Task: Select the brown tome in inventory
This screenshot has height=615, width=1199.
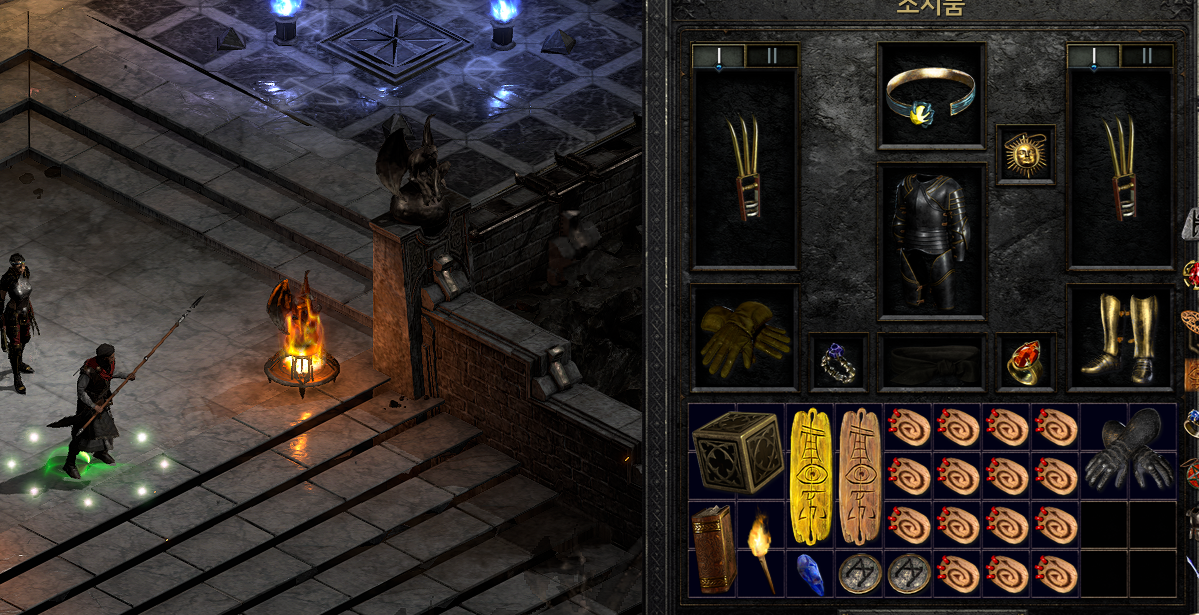Action: (714, 549)
